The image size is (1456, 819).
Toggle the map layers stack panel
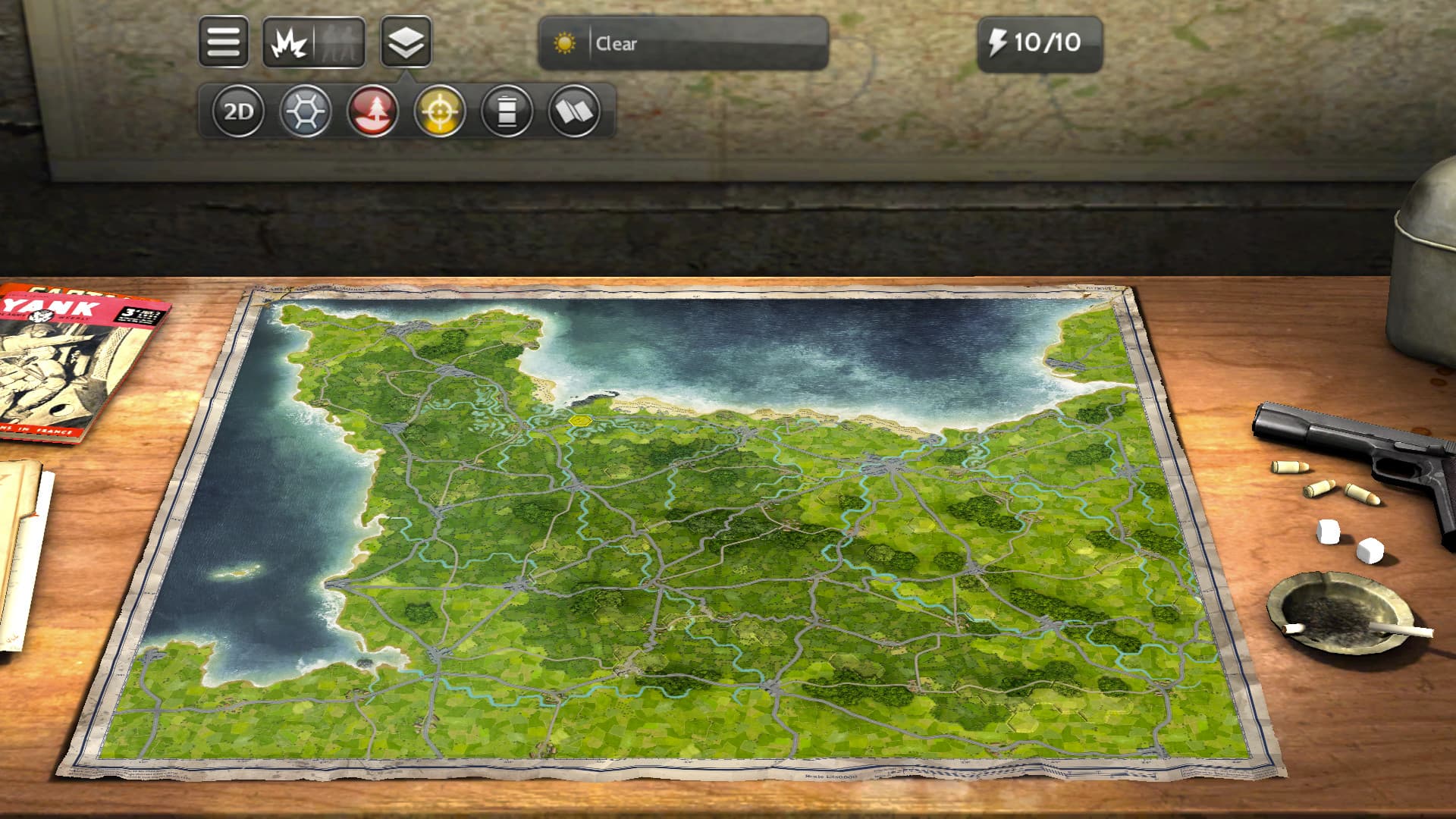tap(406, 43)
